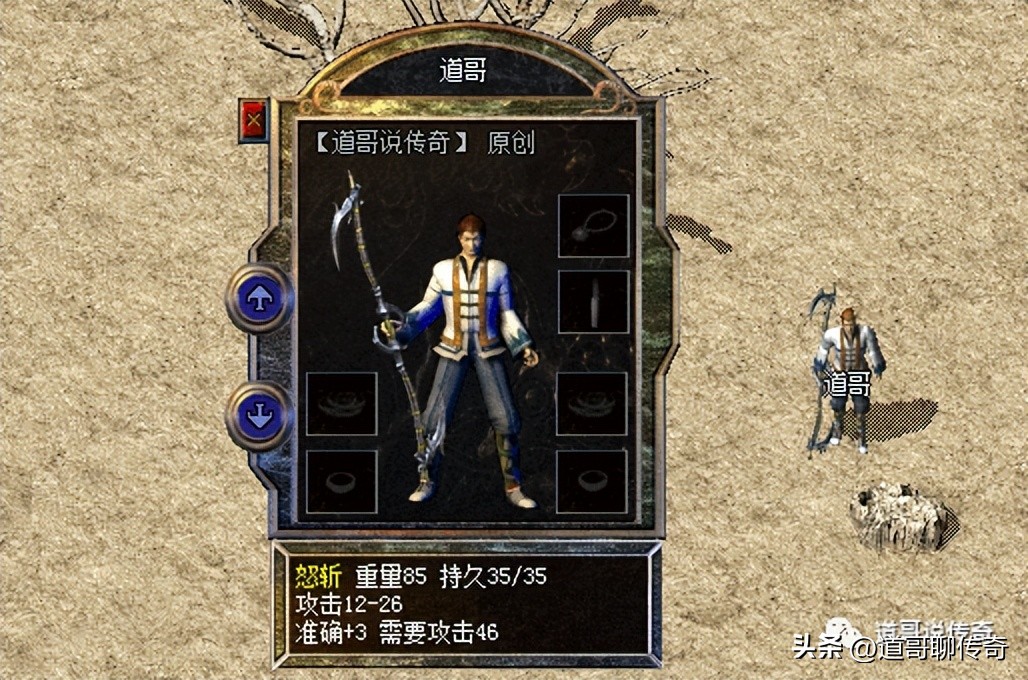Click the blue down-arrow page button
Screen dimensions: 1028x680
point(259,414)
